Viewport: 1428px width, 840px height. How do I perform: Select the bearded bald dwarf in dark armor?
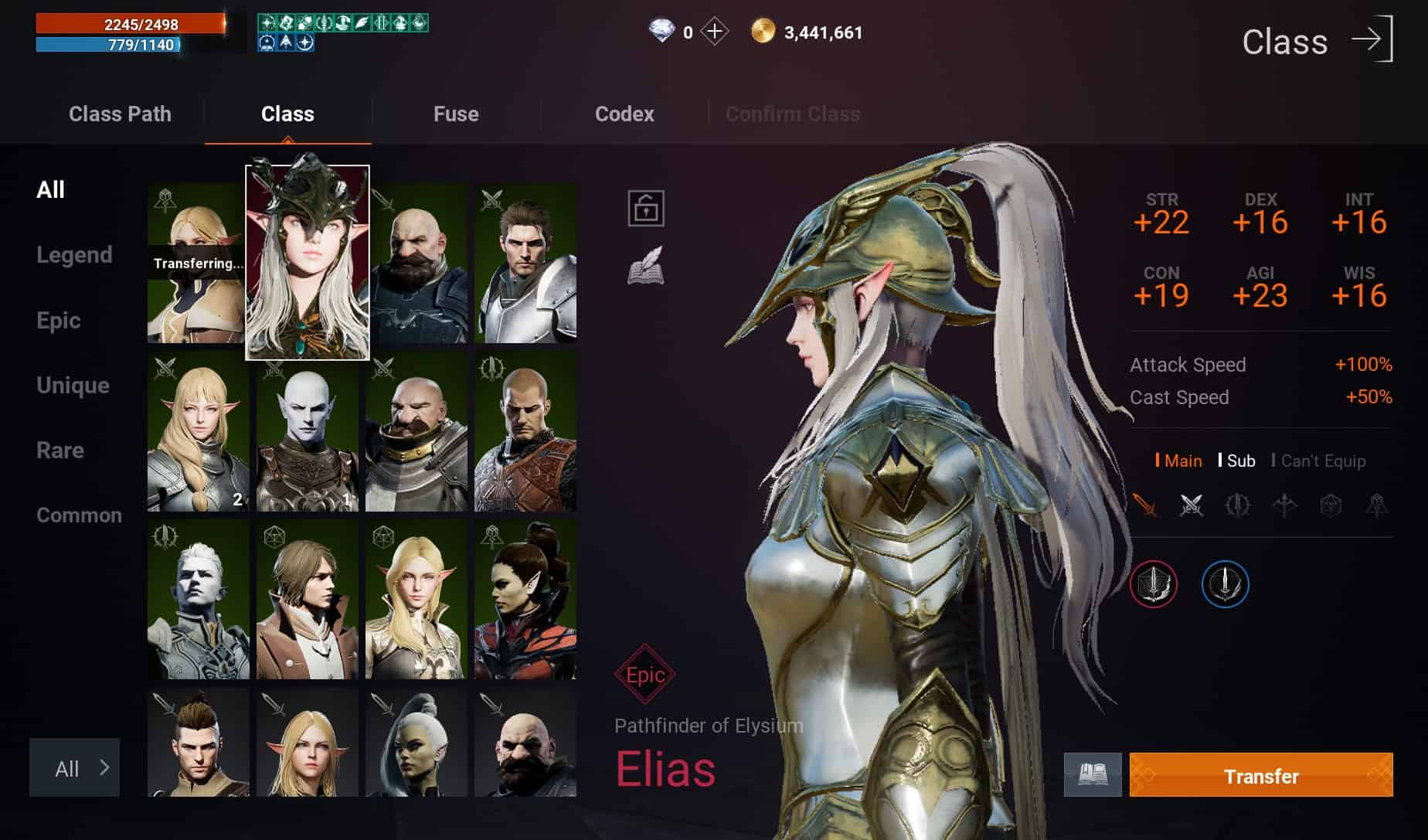click(x=416, y=263)
